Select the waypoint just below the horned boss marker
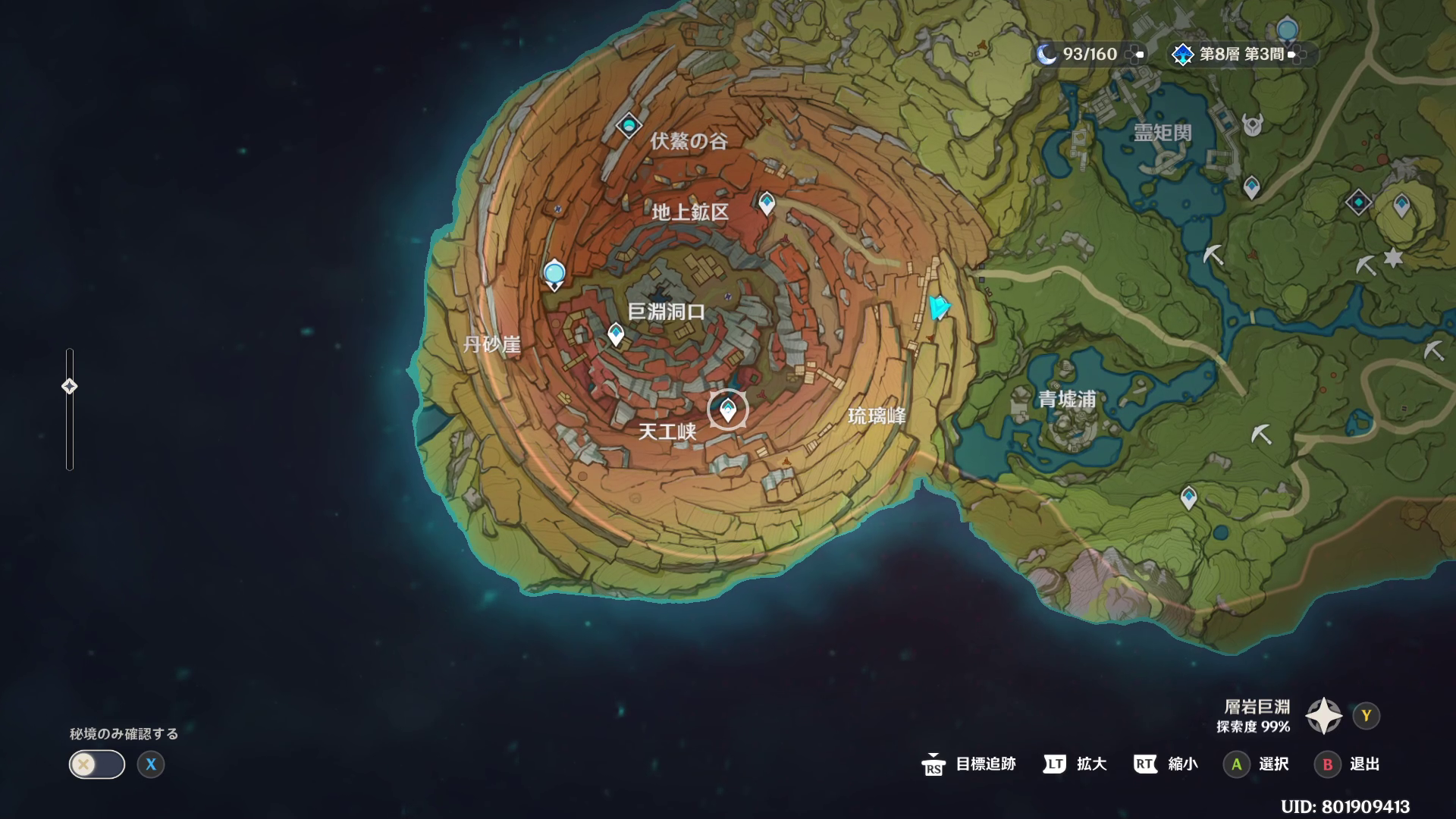Image resolution: width=1456 pixels, height=819 pixels. 1251,187
